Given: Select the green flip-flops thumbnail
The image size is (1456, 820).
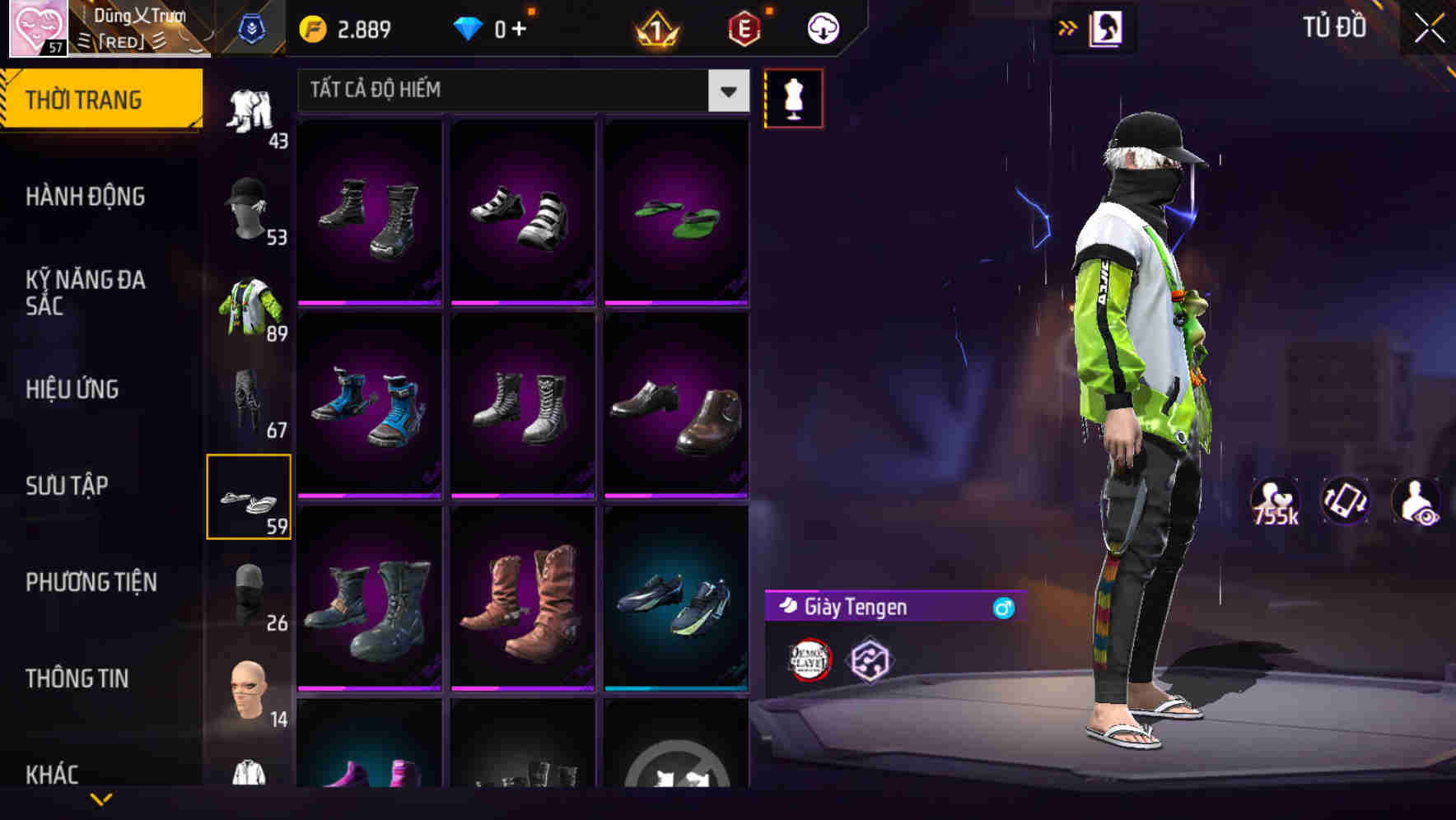Looking at the screenshot, I should click(677, 210).
